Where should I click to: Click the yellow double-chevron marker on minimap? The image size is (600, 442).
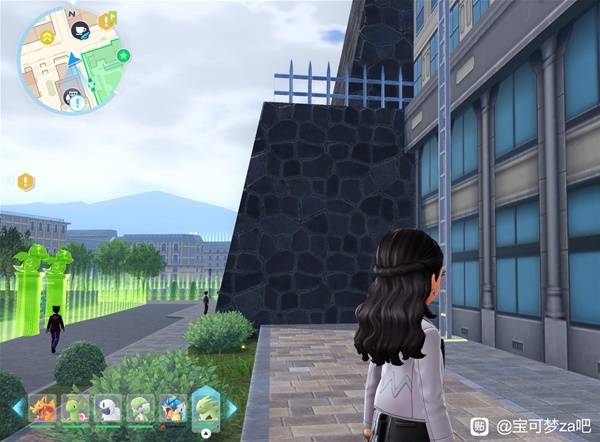[x=46, y=37]
